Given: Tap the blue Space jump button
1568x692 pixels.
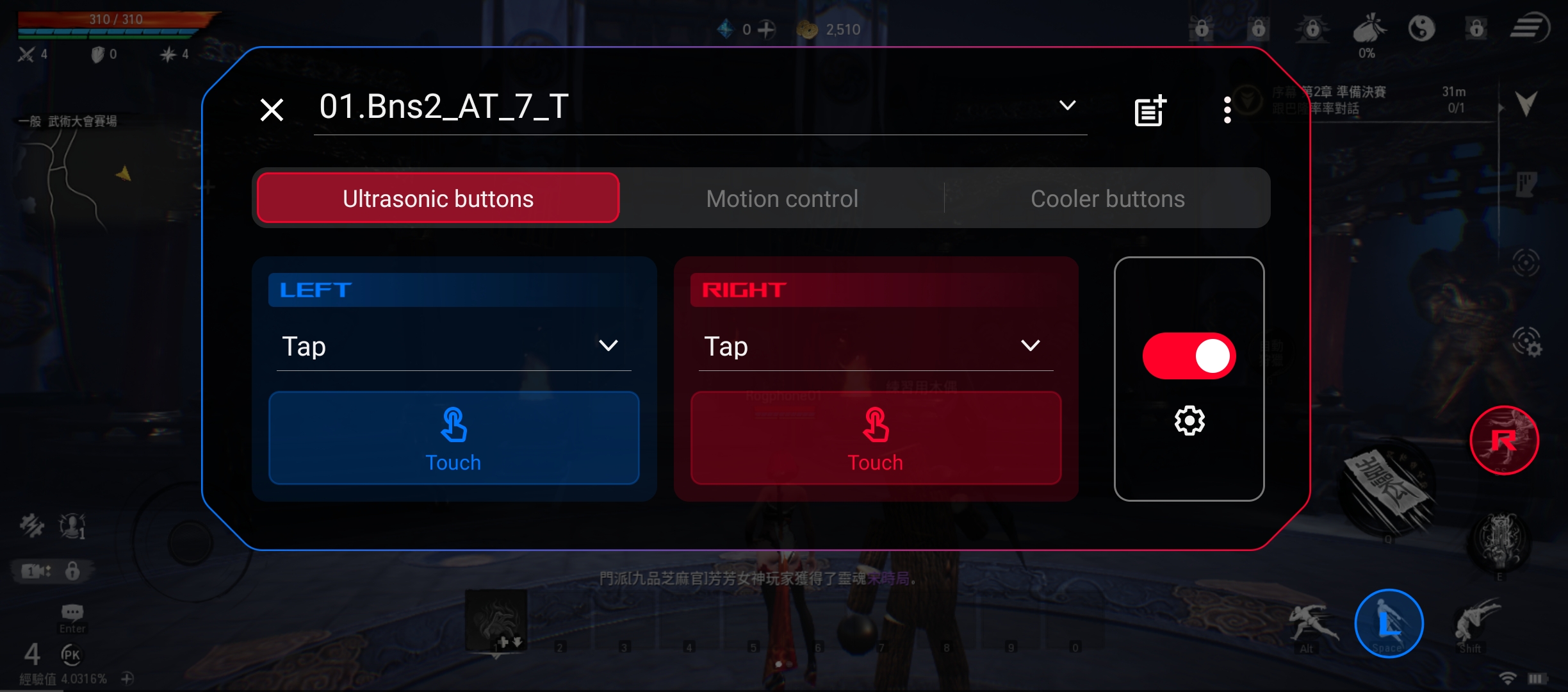Looking at the screenshot, I should point(1388,623).
